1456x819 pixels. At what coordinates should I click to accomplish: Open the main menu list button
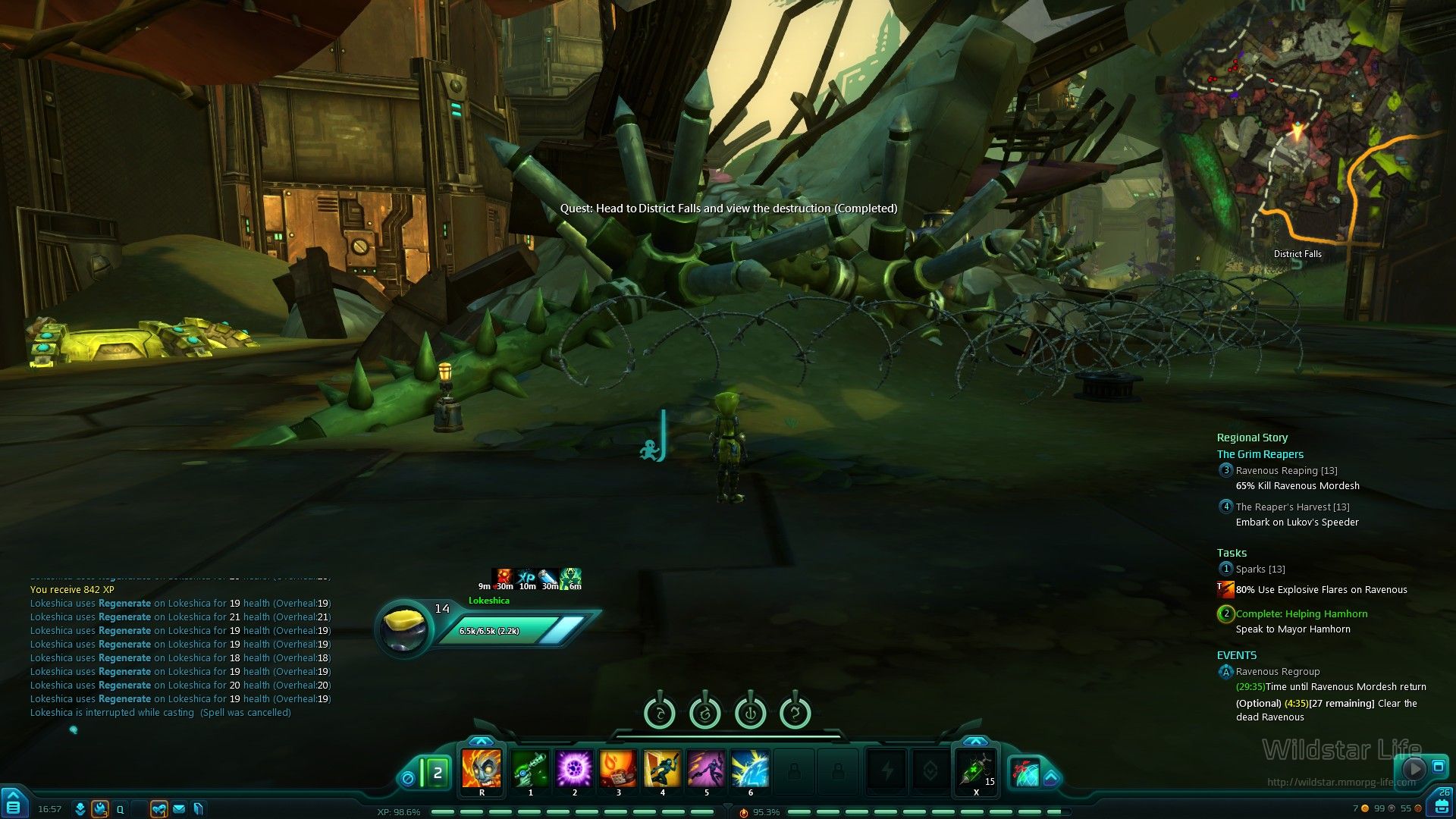(14, 807)
